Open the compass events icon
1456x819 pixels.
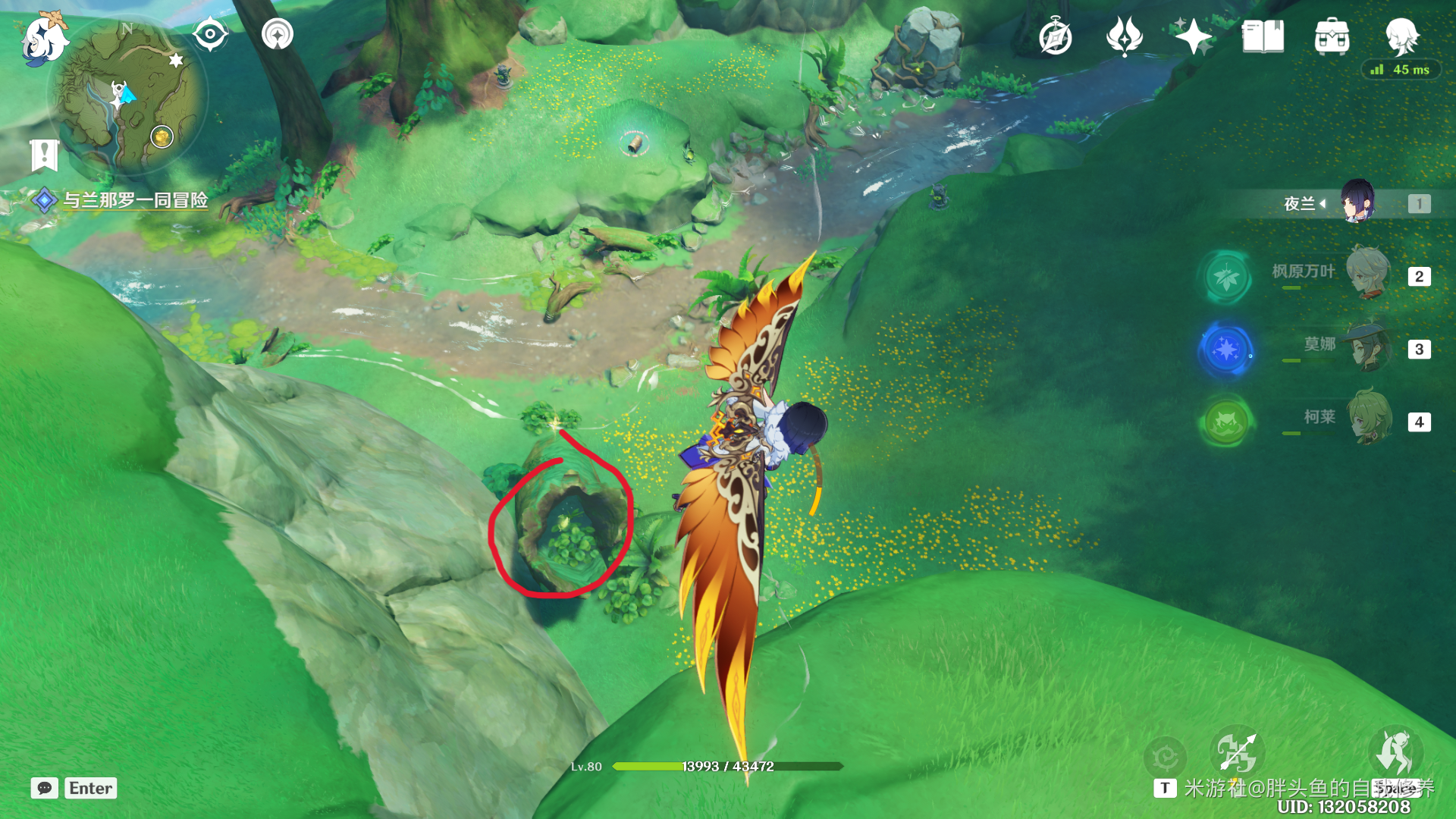1055,36
